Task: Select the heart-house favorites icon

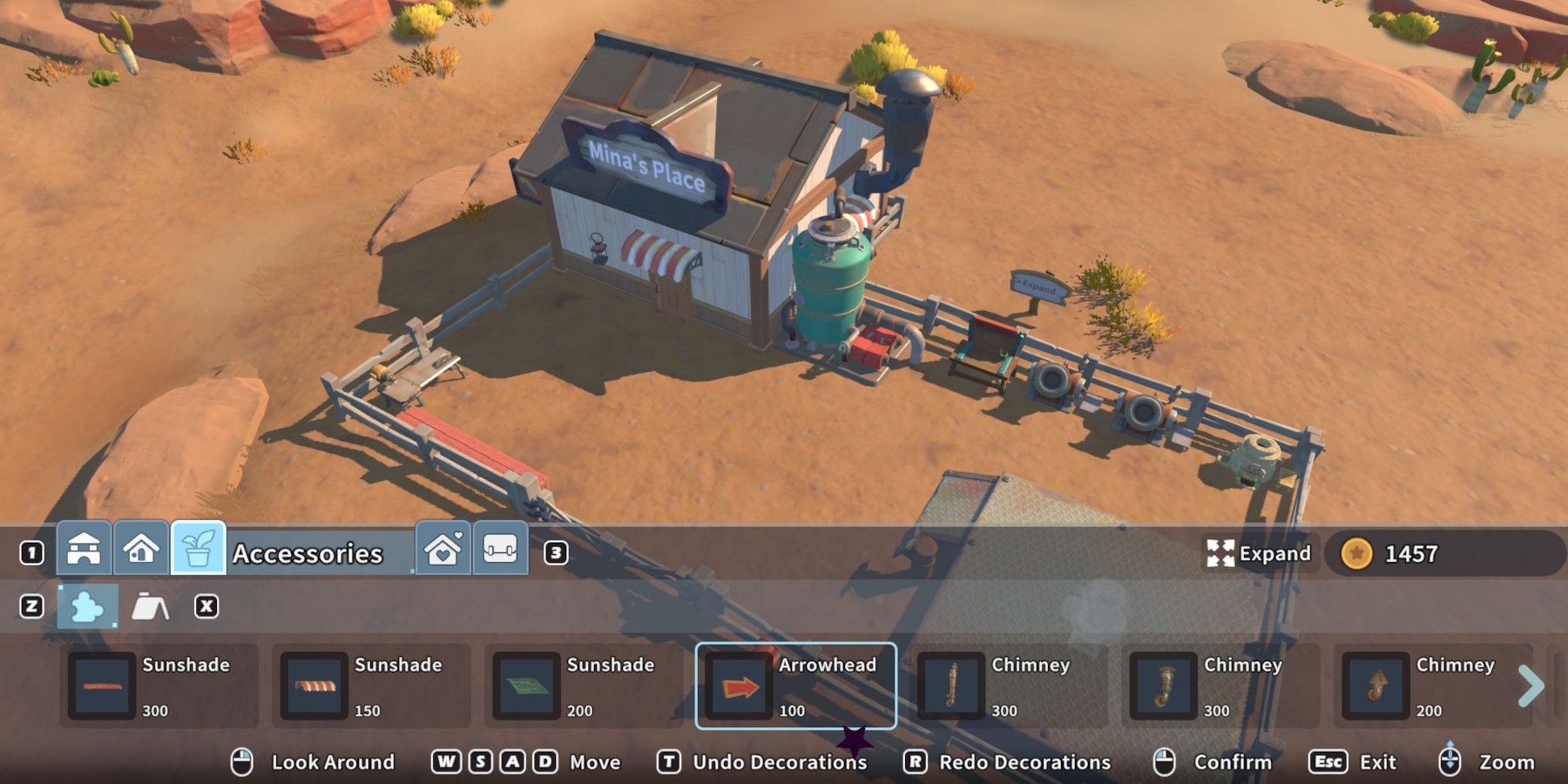Action: (443, 550)
